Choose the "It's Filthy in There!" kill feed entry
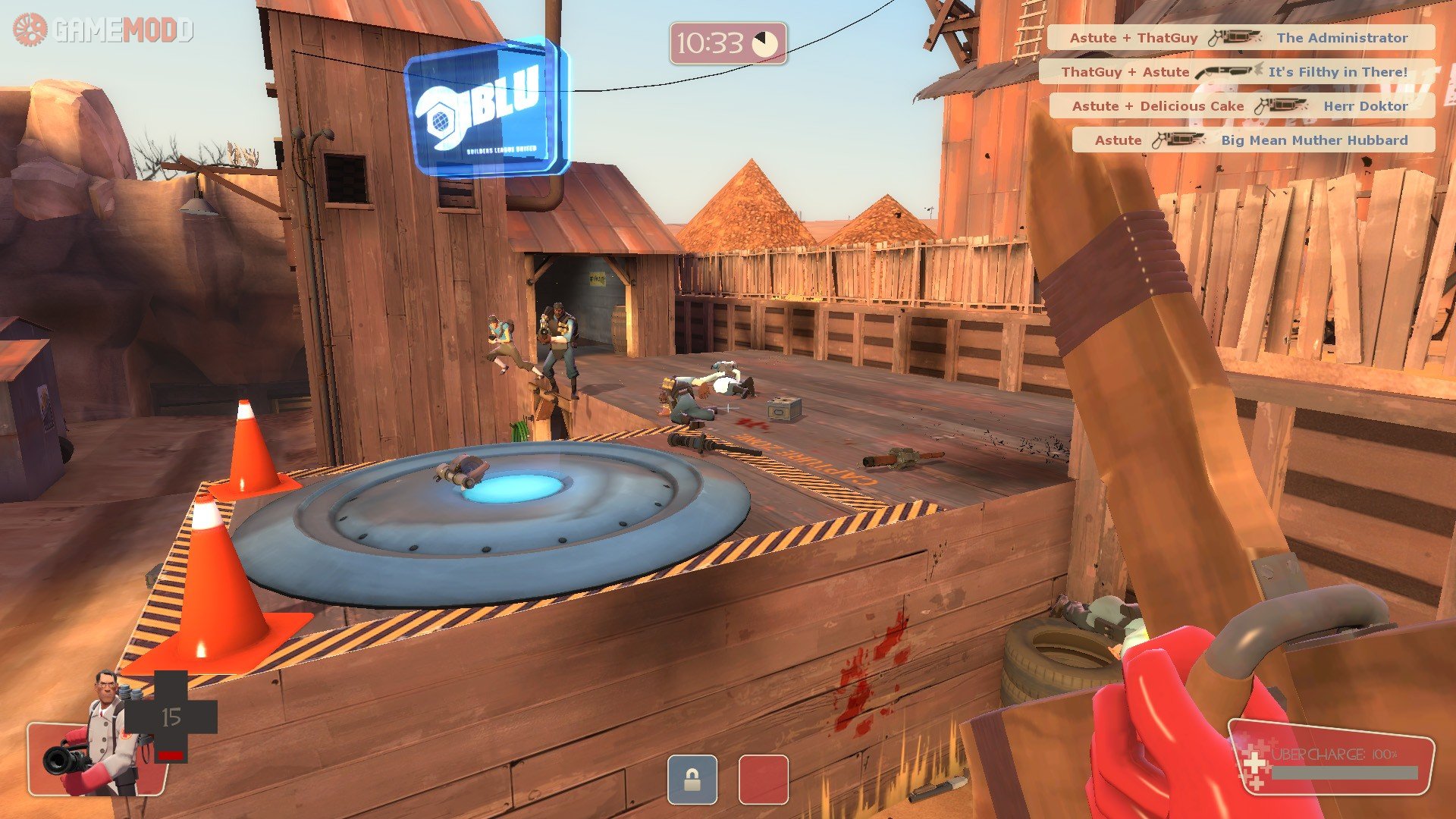1456x819 pixels. click(1236, 72)
